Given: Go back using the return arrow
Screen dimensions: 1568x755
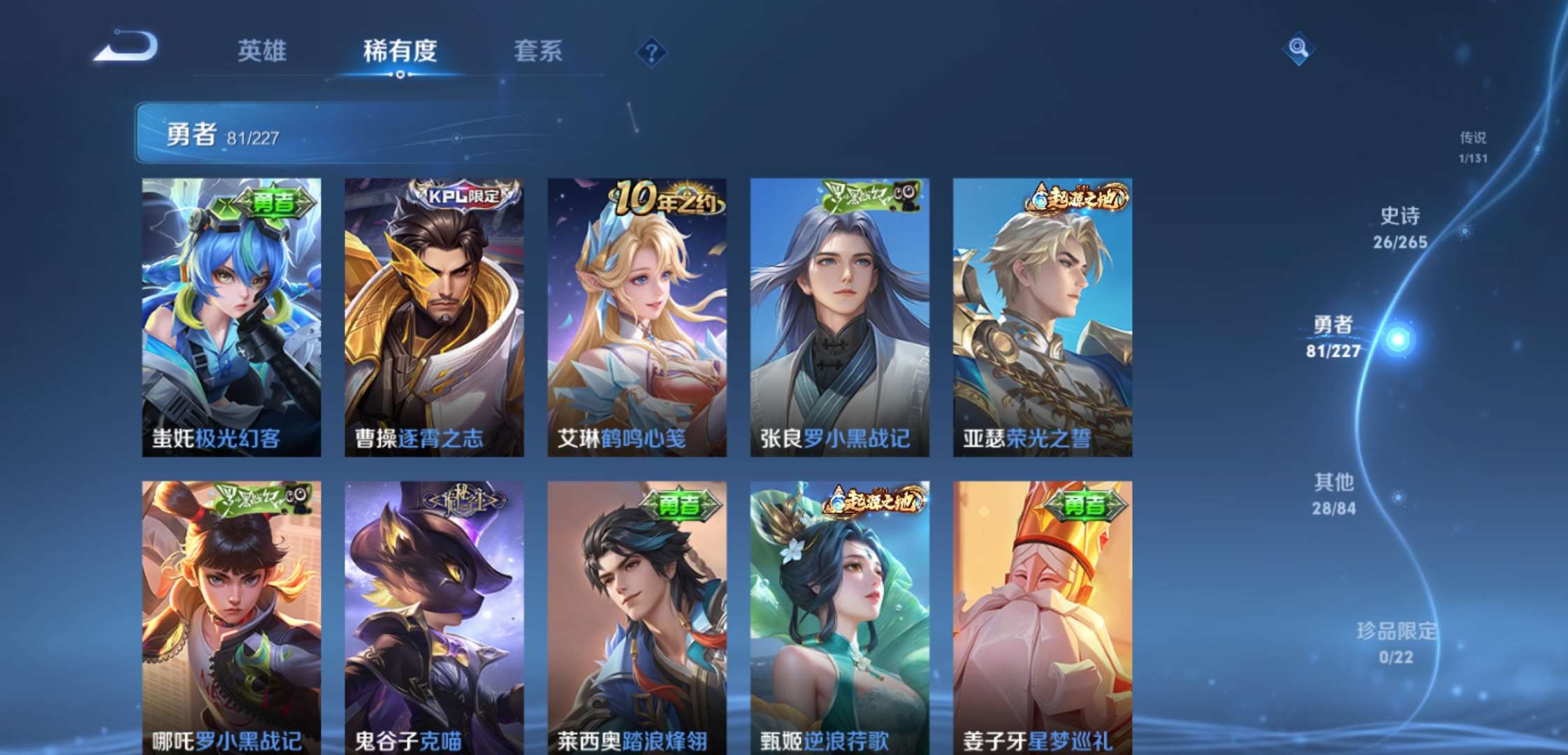Looking at the screenshot, I should point(127,48).
